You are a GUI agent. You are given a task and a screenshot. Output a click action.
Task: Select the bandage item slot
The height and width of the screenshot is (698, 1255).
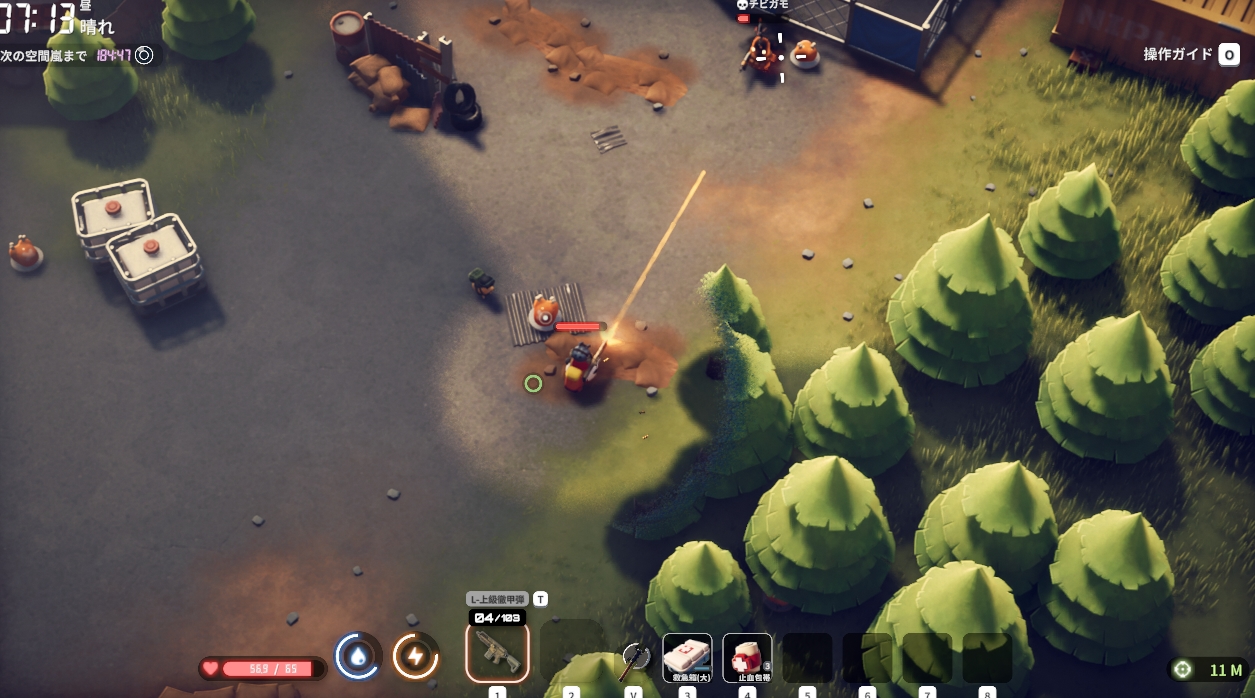click(747, 657)
